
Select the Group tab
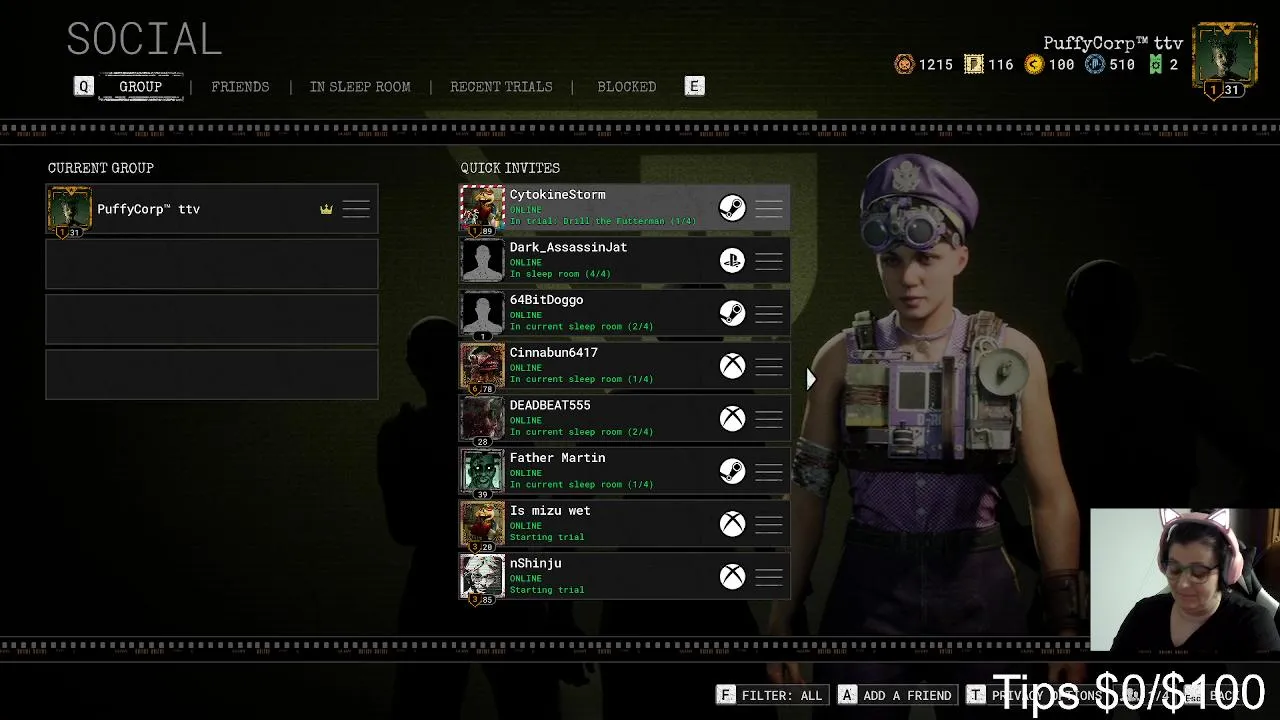140,87
